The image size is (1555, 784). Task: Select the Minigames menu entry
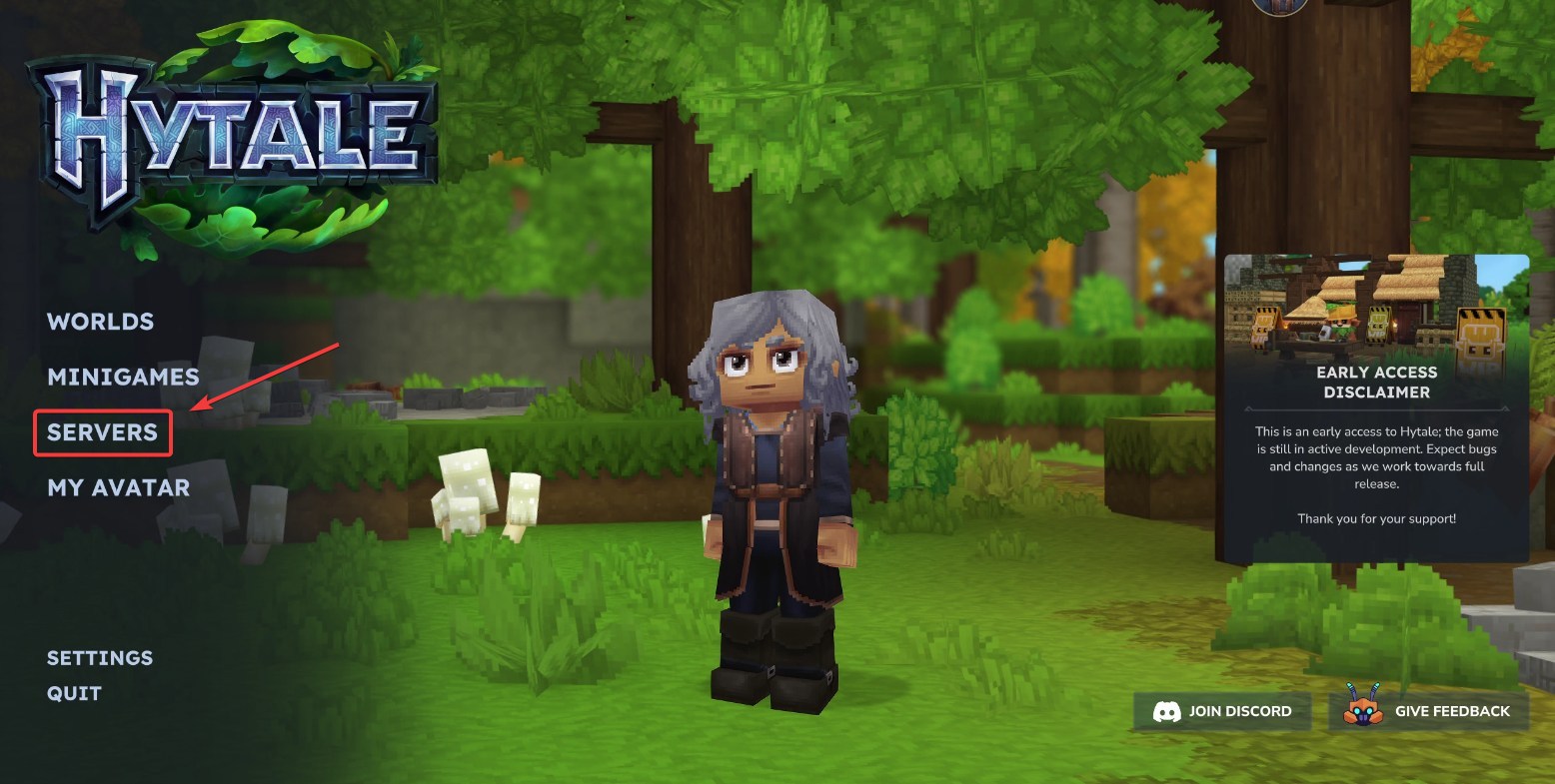coord(123,377)
